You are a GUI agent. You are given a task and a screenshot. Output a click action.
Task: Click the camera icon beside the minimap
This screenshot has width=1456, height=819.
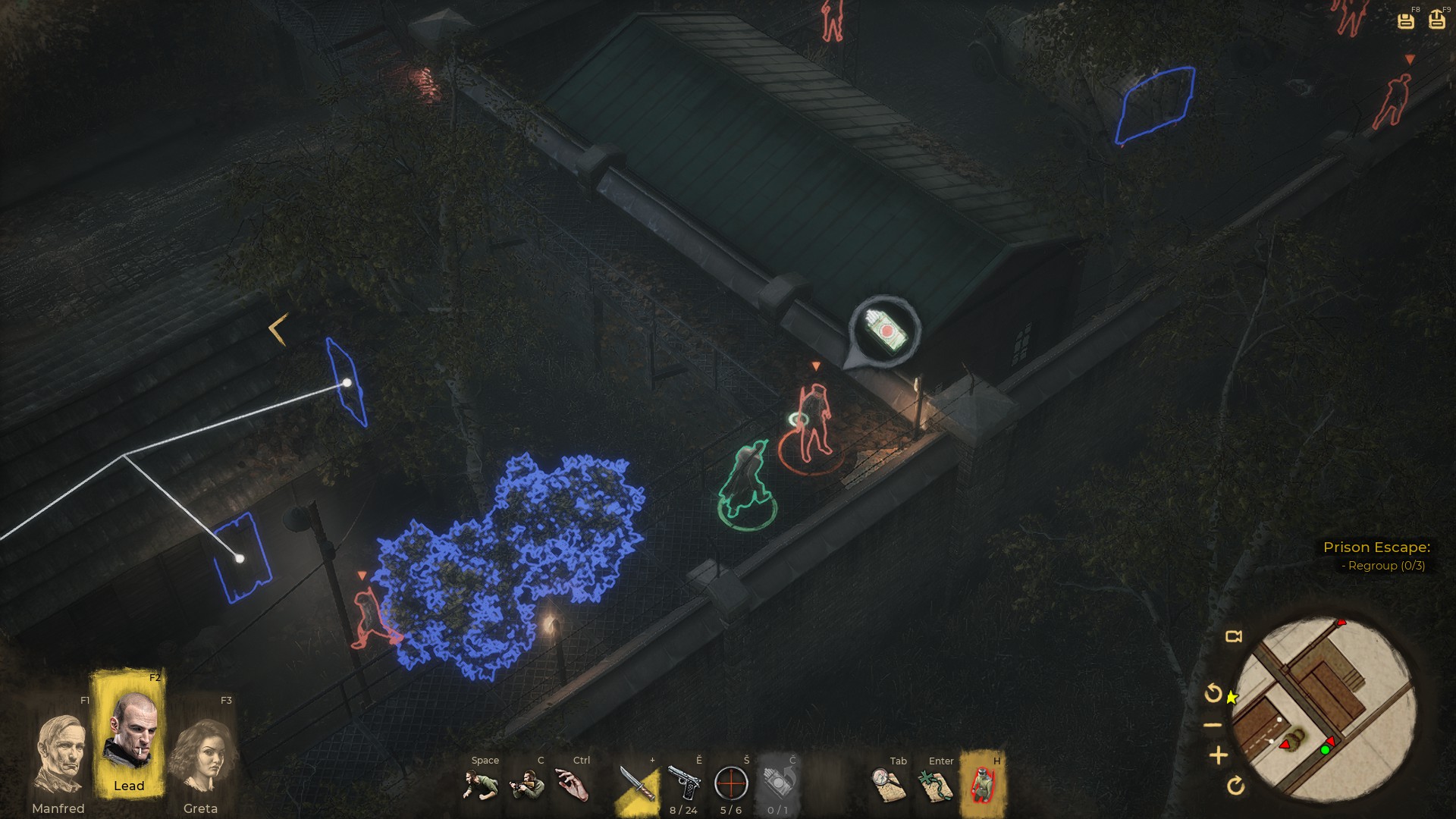click(1234, 636)
